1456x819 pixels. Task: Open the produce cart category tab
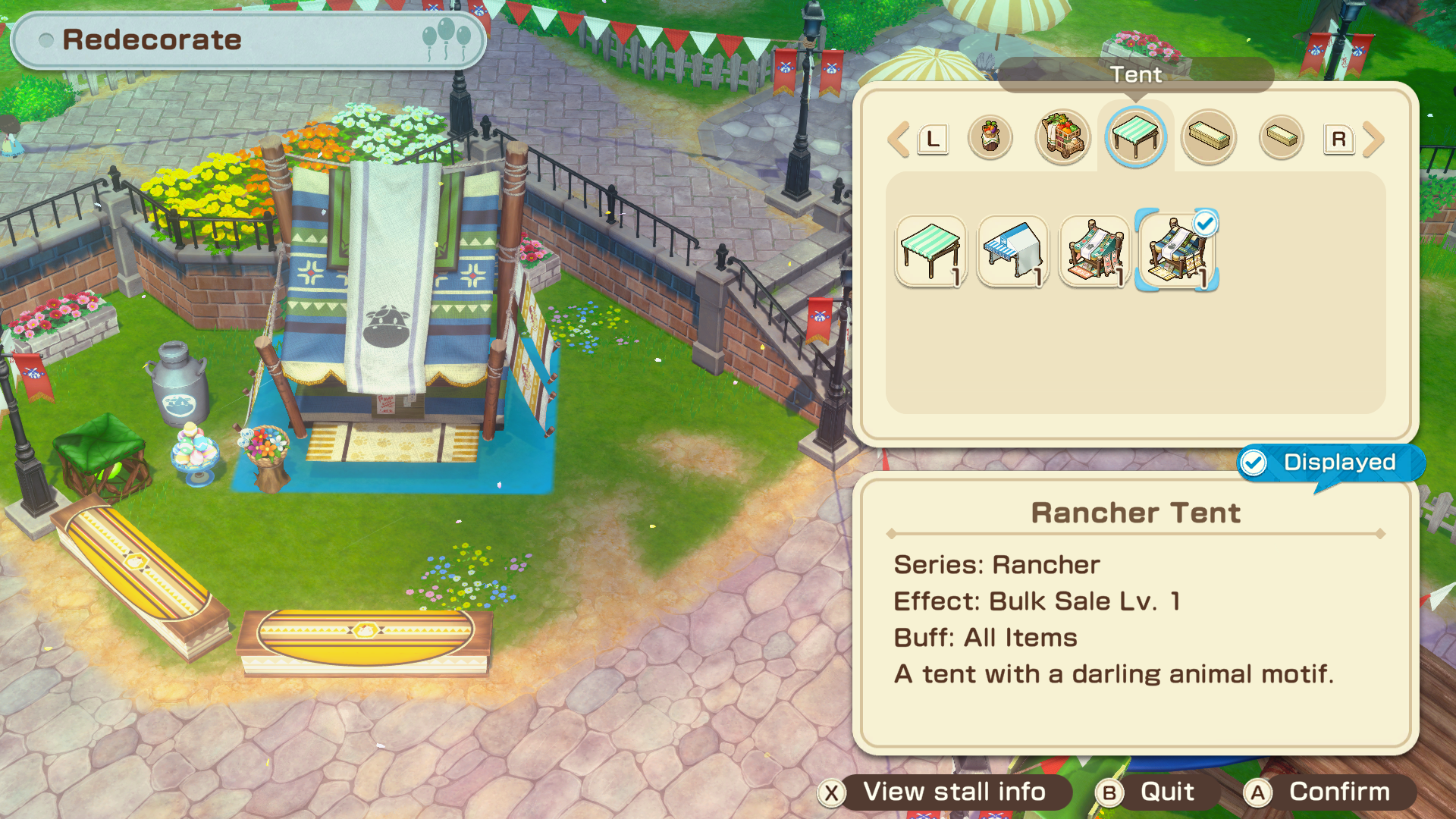pyautogui.click(x=1063, y=137)
